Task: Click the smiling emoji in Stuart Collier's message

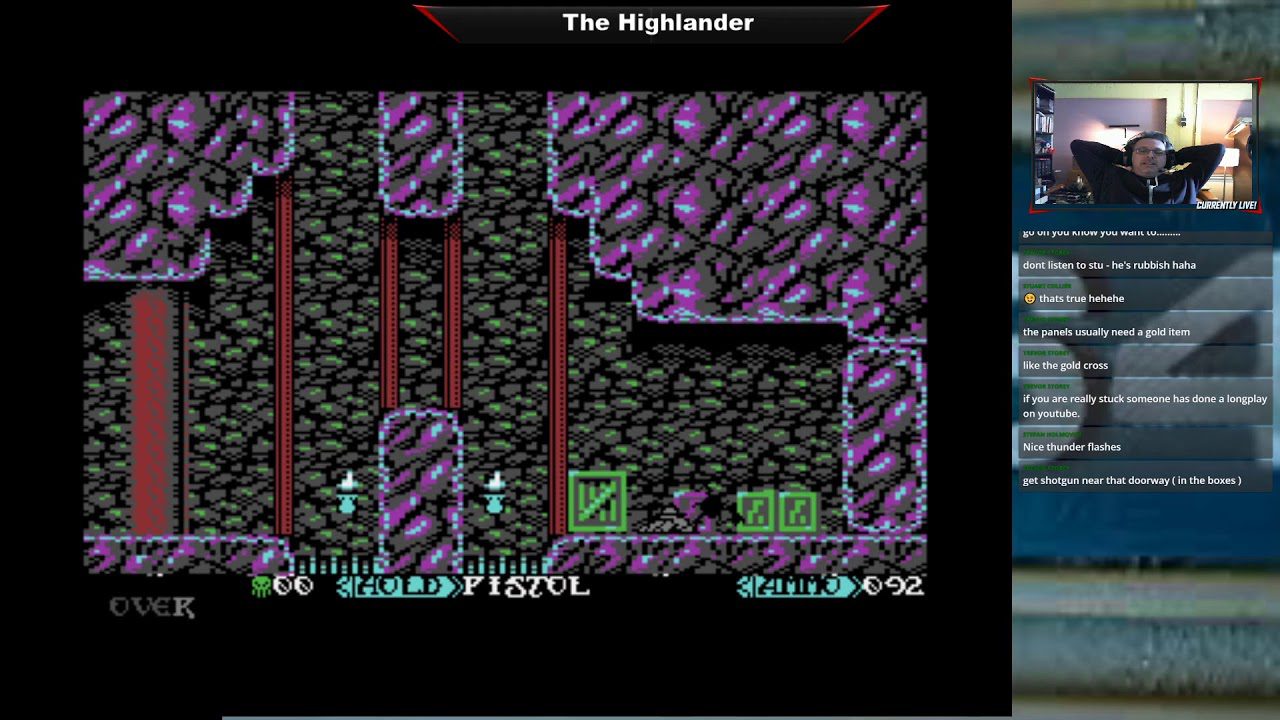Action: click(x=1031, y=297)
